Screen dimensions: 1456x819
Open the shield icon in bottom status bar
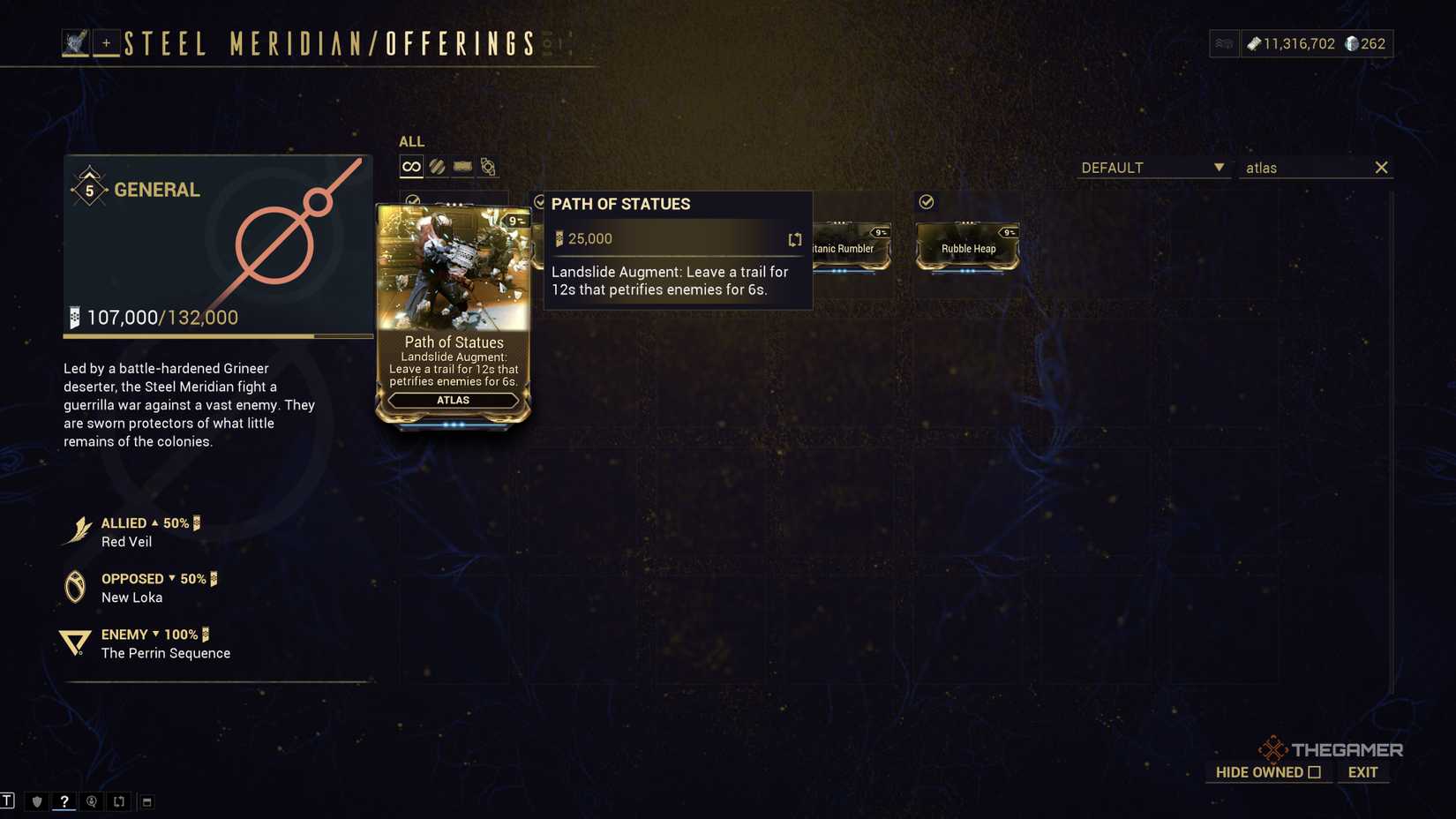(x=35, y=801)
